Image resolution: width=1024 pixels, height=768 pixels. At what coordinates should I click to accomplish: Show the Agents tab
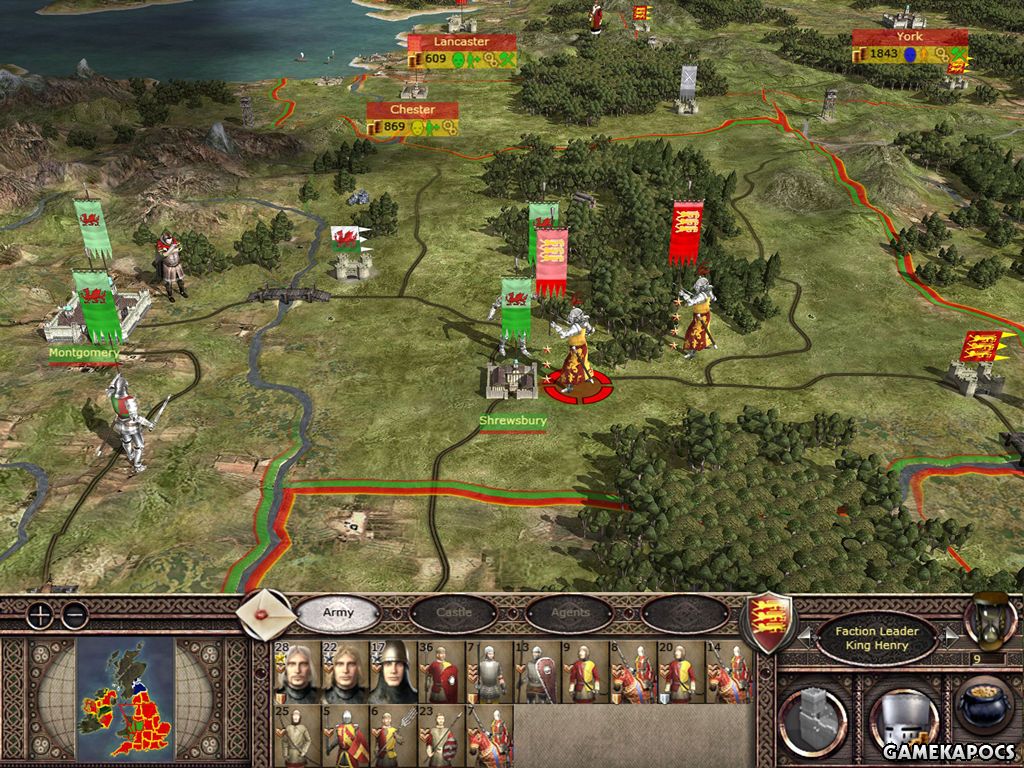[x=570, y=612]
